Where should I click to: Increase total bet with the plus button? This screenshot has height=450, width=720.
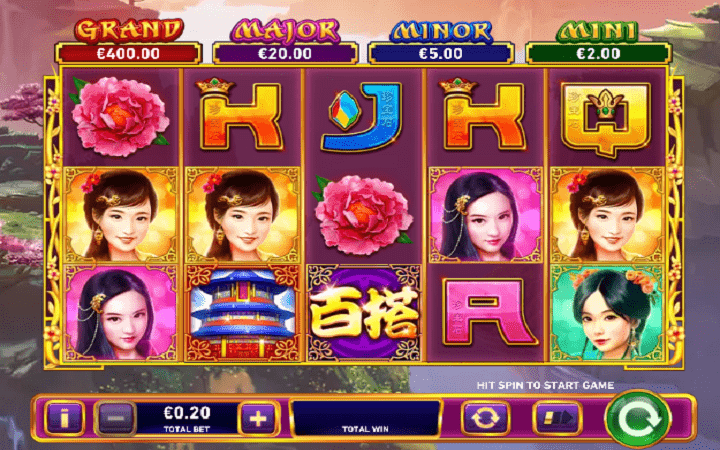click(258, 418)
